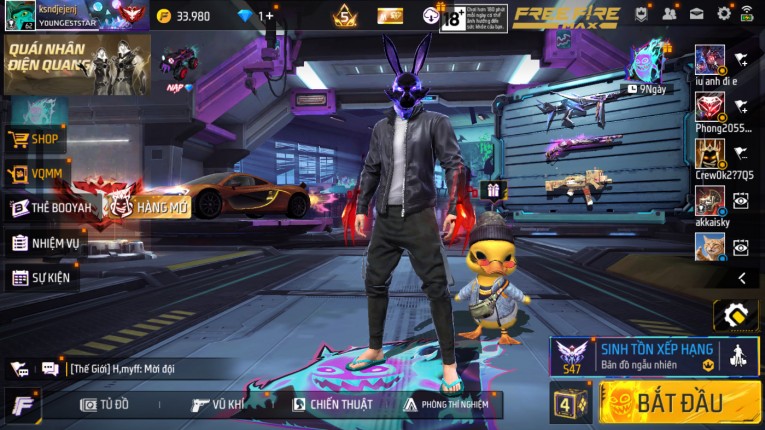Open the Quái Nhân Điện Quang banner

click(76, 64)
